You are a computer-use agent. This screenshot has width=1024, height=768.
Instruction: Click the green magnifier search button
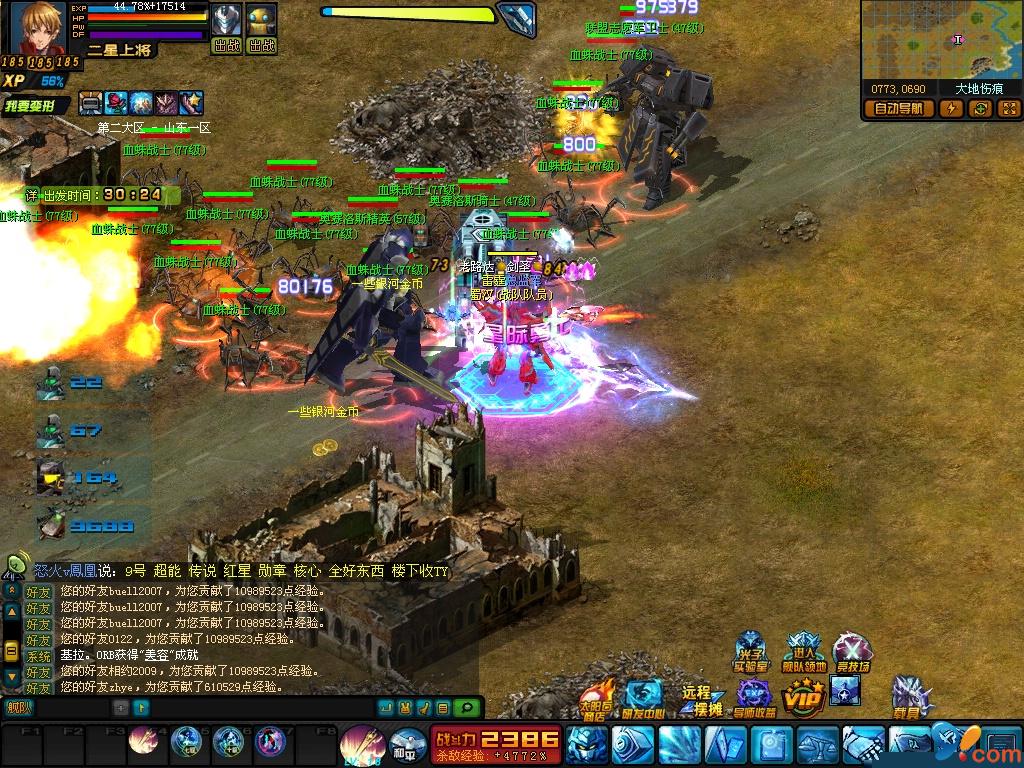466,708
